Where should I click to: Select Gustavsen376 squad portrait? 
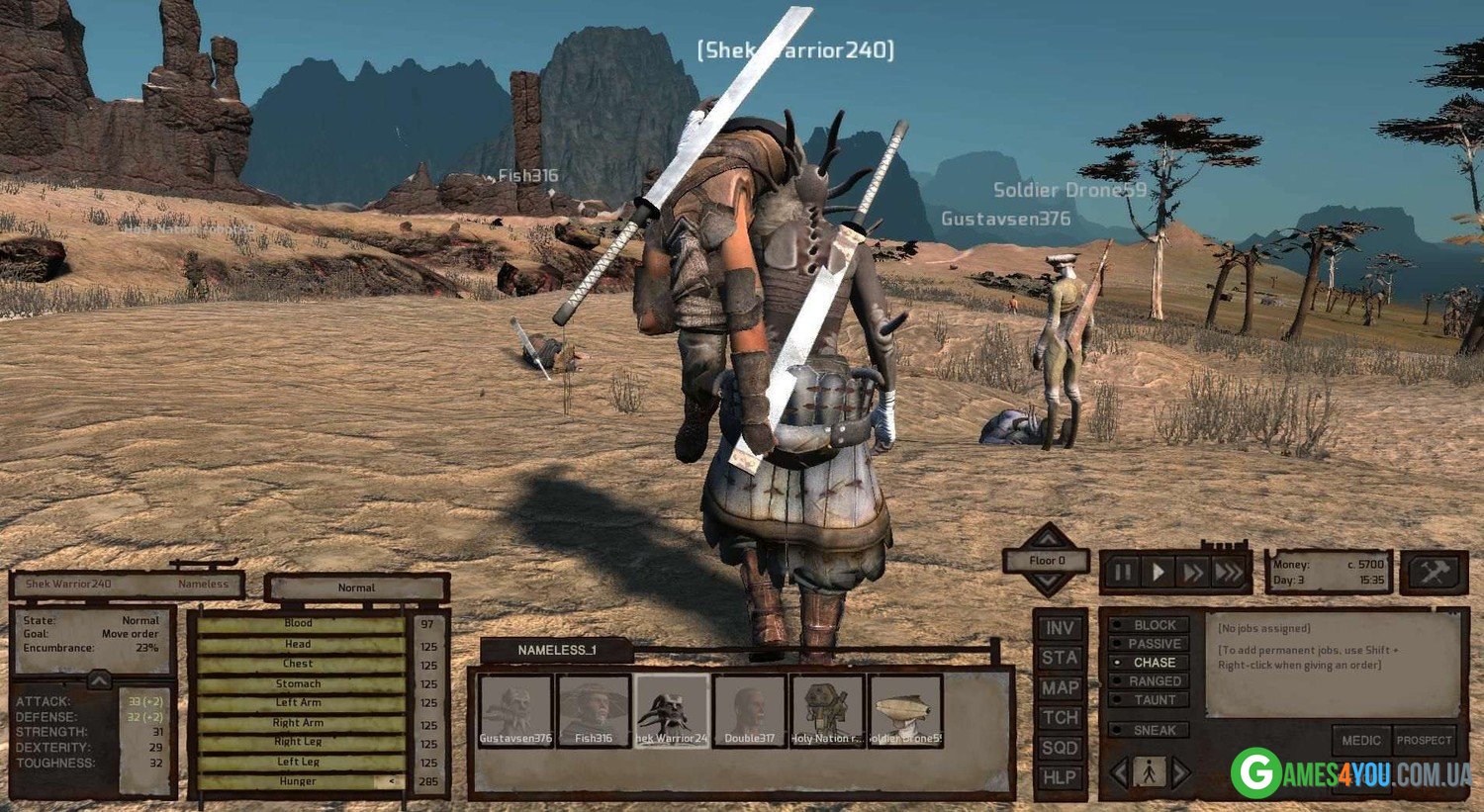tap(515, 710)
